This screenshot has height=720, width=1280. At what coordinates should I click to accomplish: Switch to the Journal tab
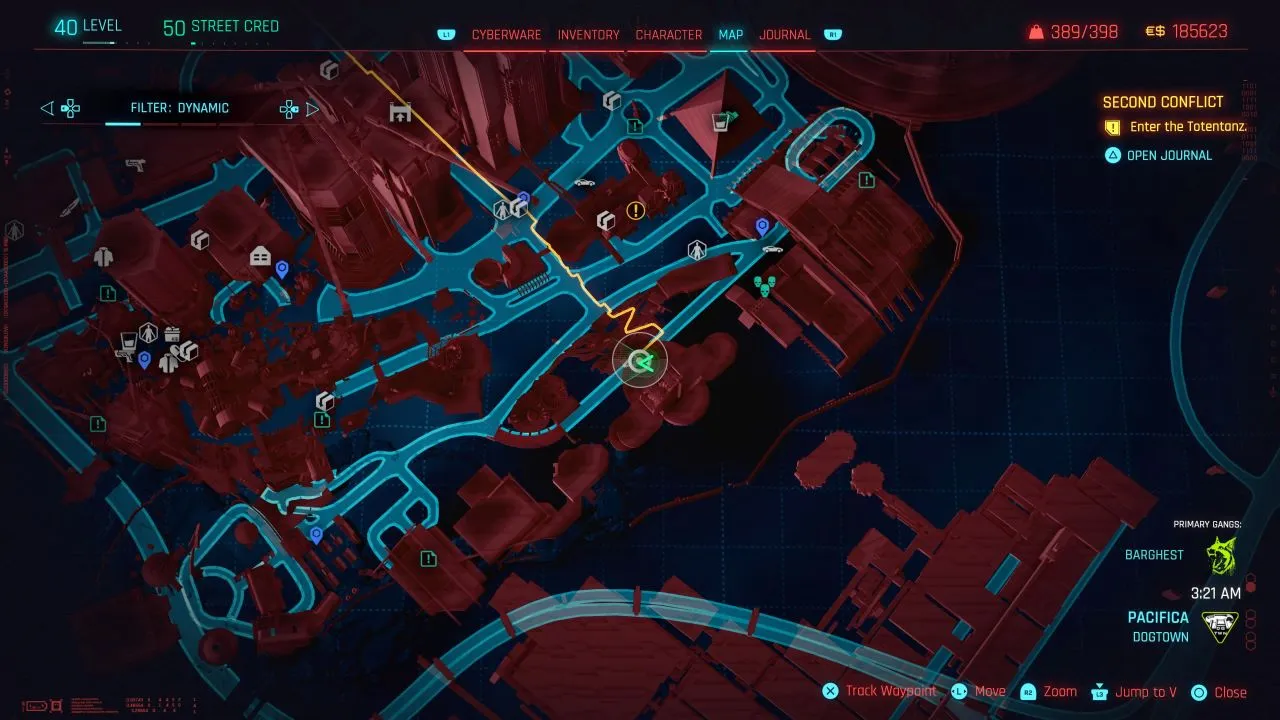(x=784, y=34)
